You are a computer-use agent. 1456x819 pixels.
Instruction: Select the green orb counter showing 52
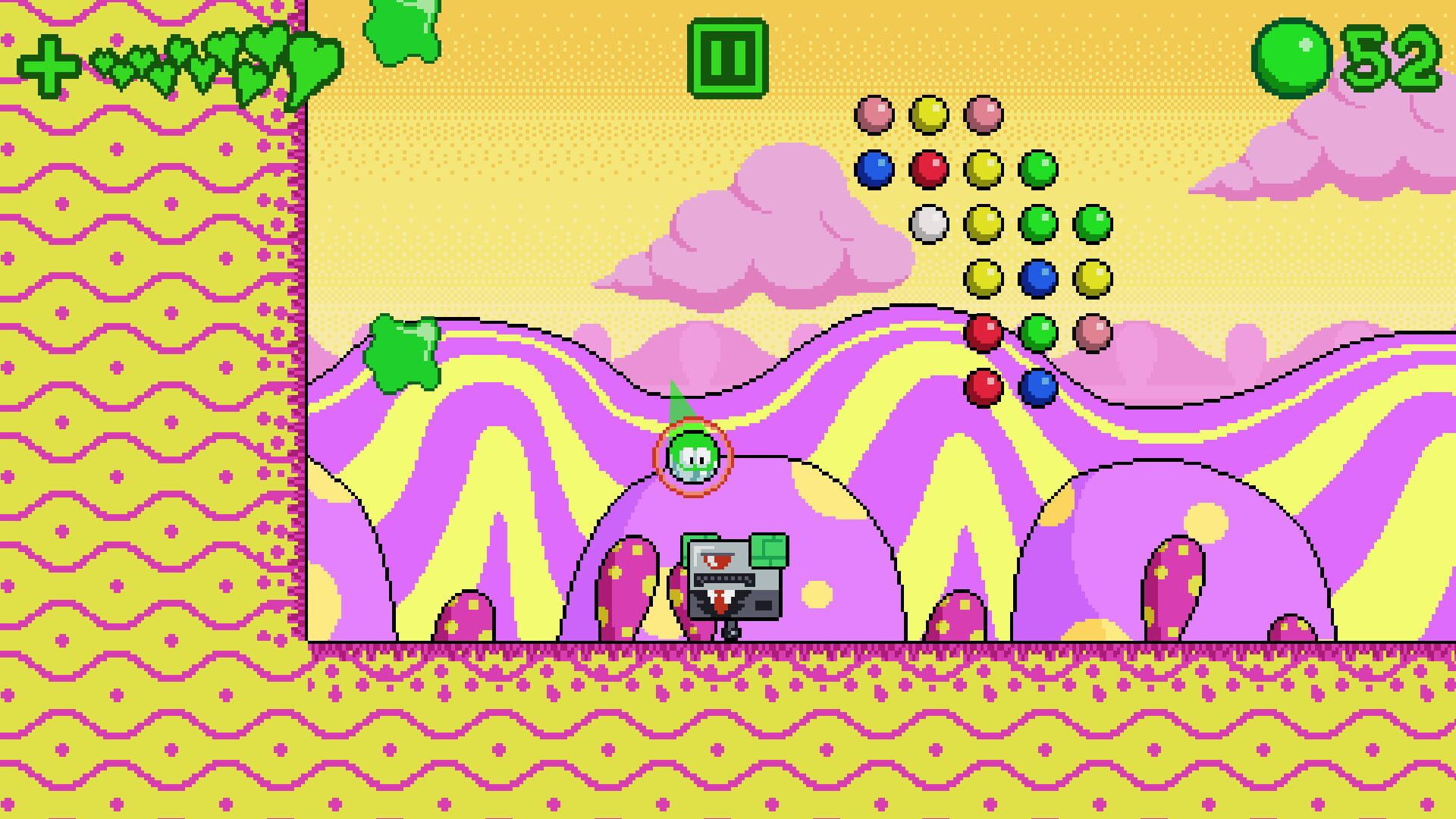coord(1293,55)
